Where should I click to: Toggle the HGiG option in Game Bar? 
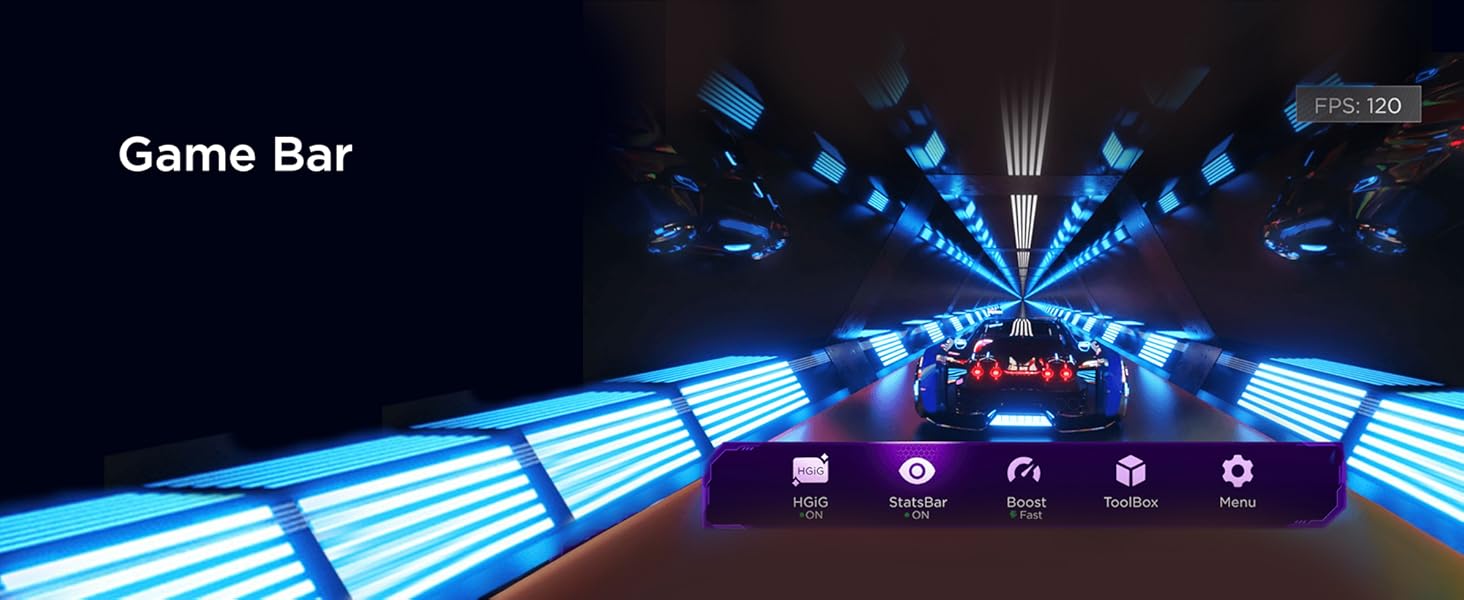[810, 471]
